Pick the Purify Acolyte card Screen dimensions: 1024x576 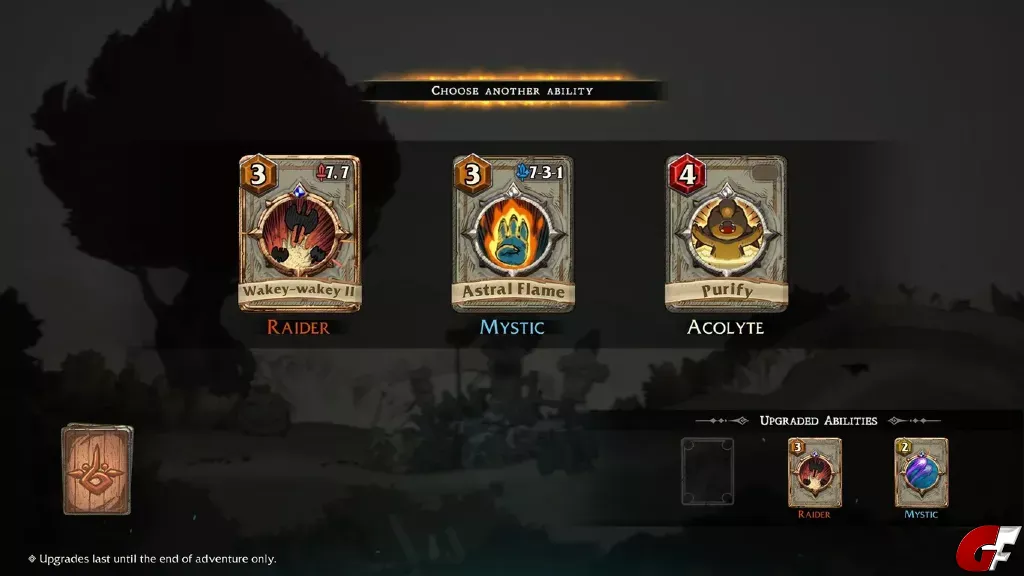(726, 234)
